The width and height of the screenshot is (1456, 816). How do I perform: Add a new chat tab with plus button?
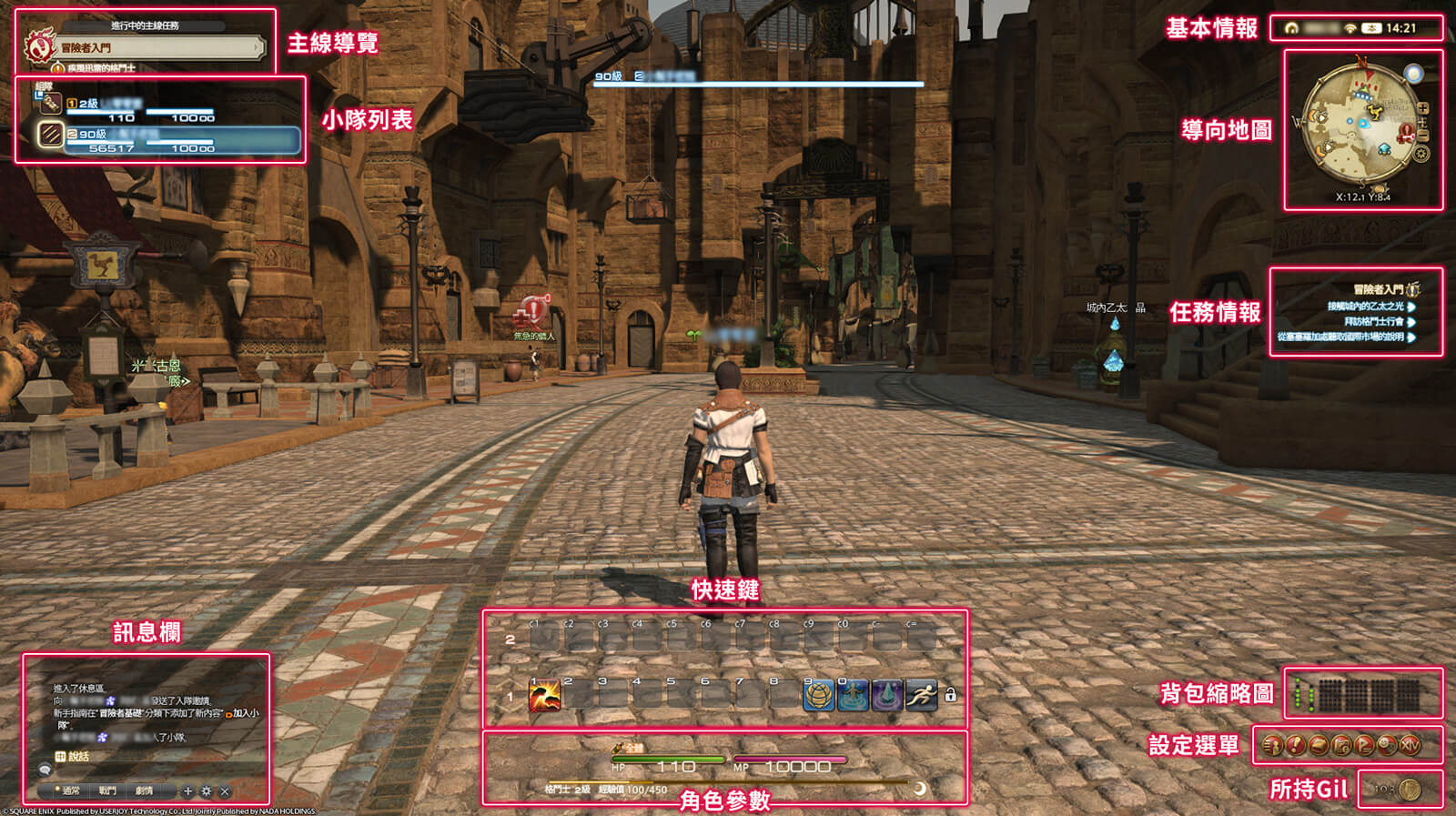pyautogui.click(x=187, y=791)
